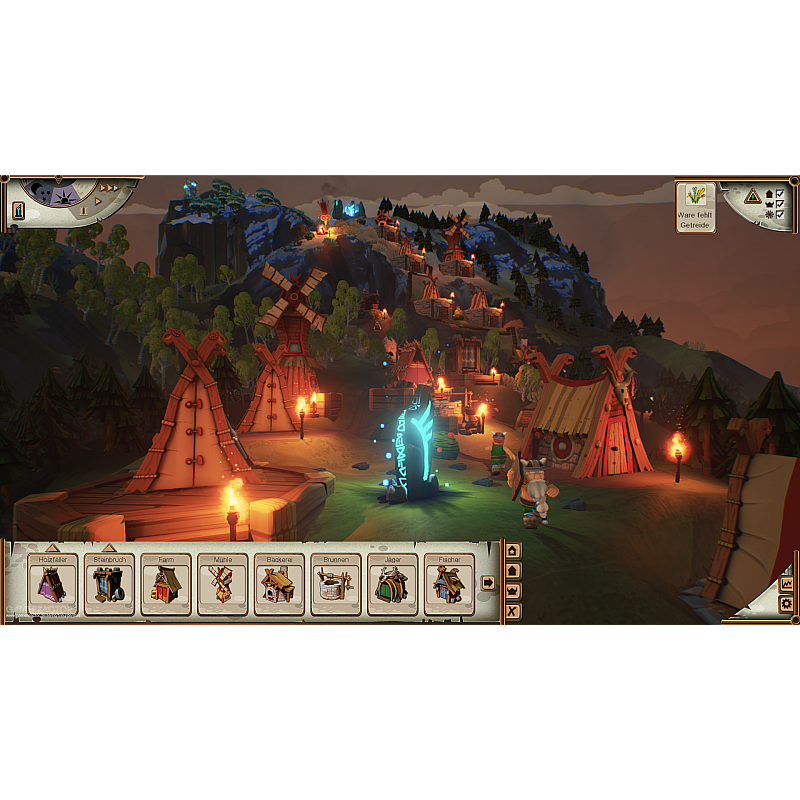Select the Farm building
Image resolution: width=800 pixels, height=800 pixels.
(x=166, y=582)
